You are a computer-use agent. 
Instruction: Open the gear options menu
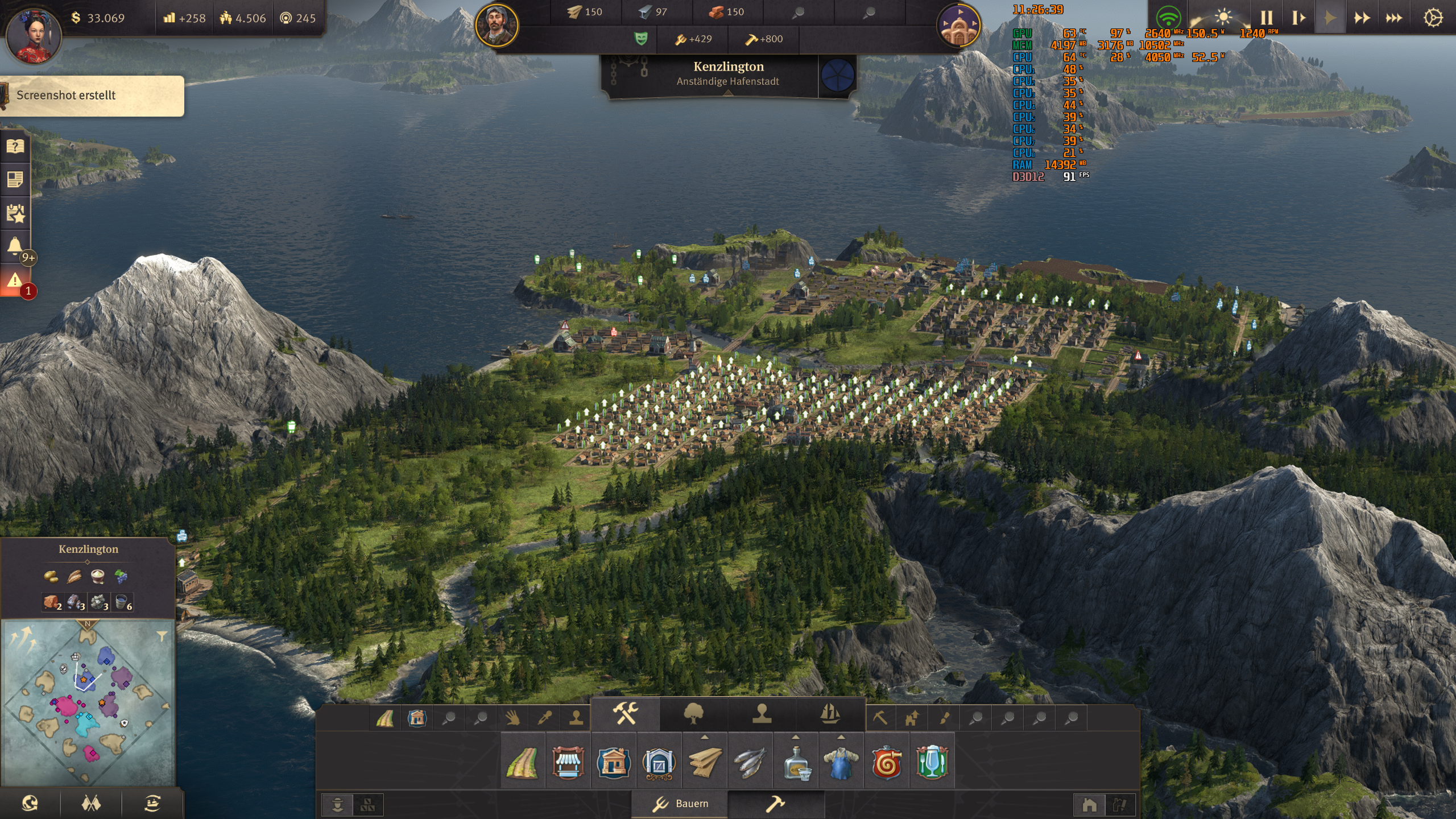coord(1433,18)
